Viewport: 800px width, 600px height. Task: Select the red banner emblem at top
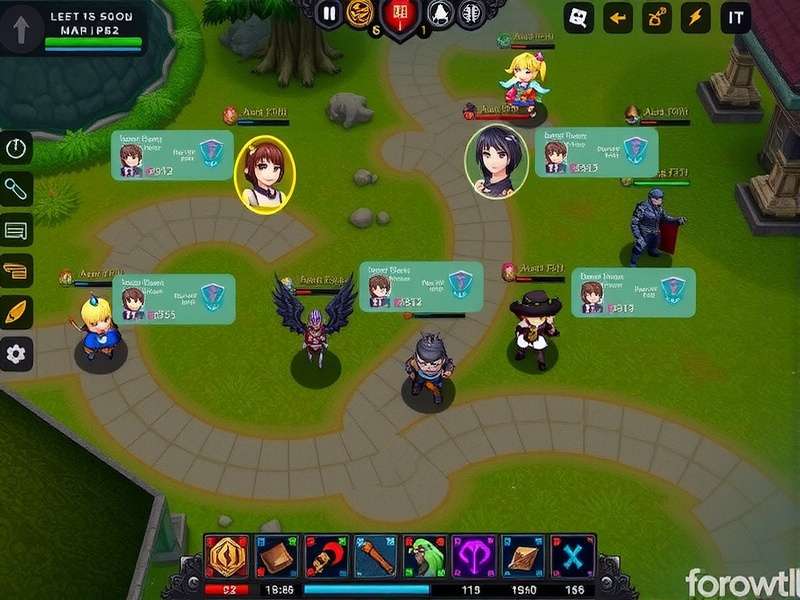(x=397, y=14)
